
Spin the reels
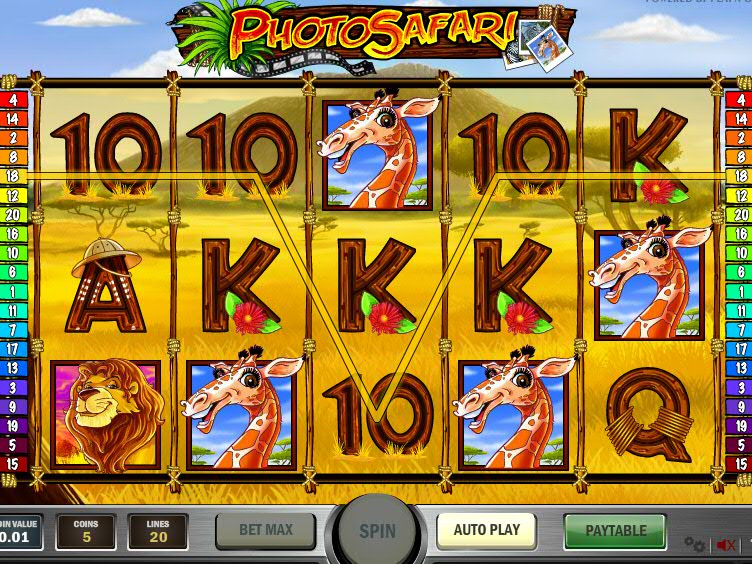click(x=377, y=532)
